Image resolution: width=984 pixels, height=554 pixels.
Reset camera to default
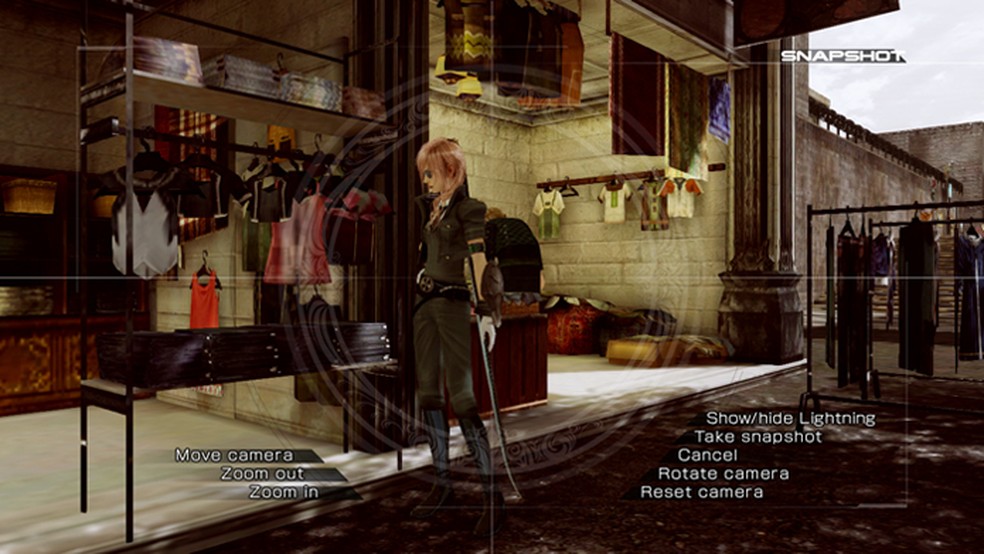[x=701, y=492]
